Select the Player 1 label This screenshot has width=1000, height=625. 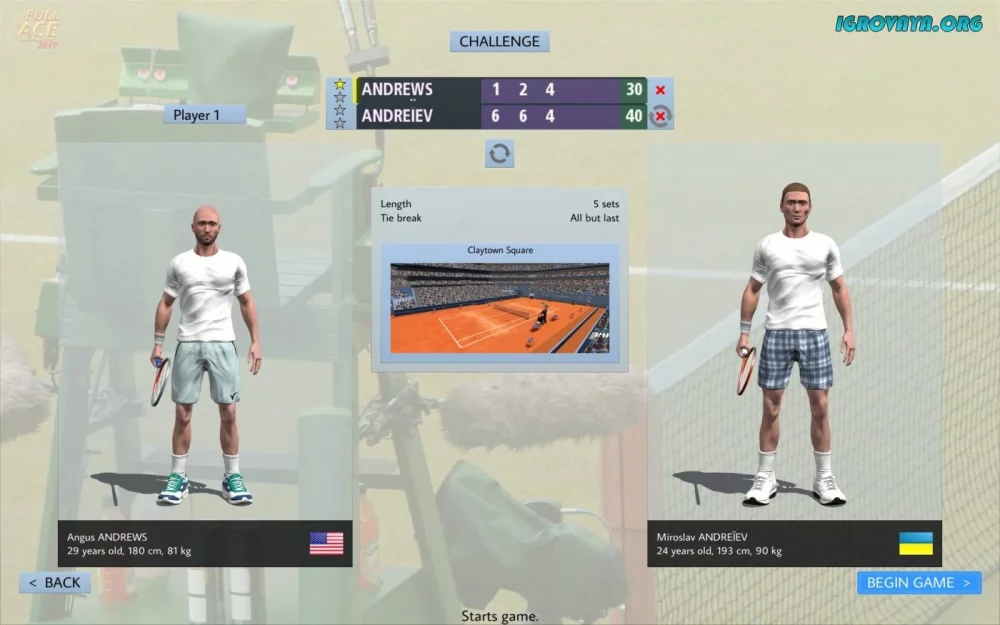point(204,115)
